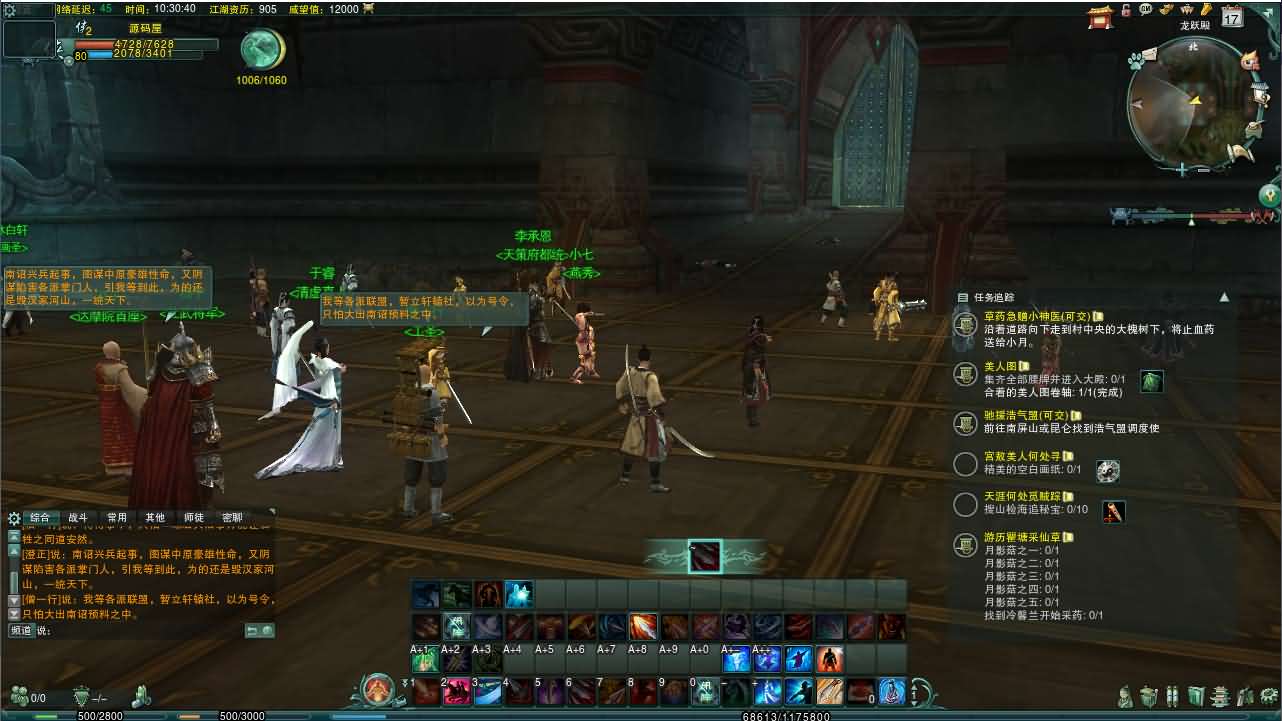Click the round character stance emblem button
The width and height of the screenshot is (1282, 721).
click(x=378, y=690)
